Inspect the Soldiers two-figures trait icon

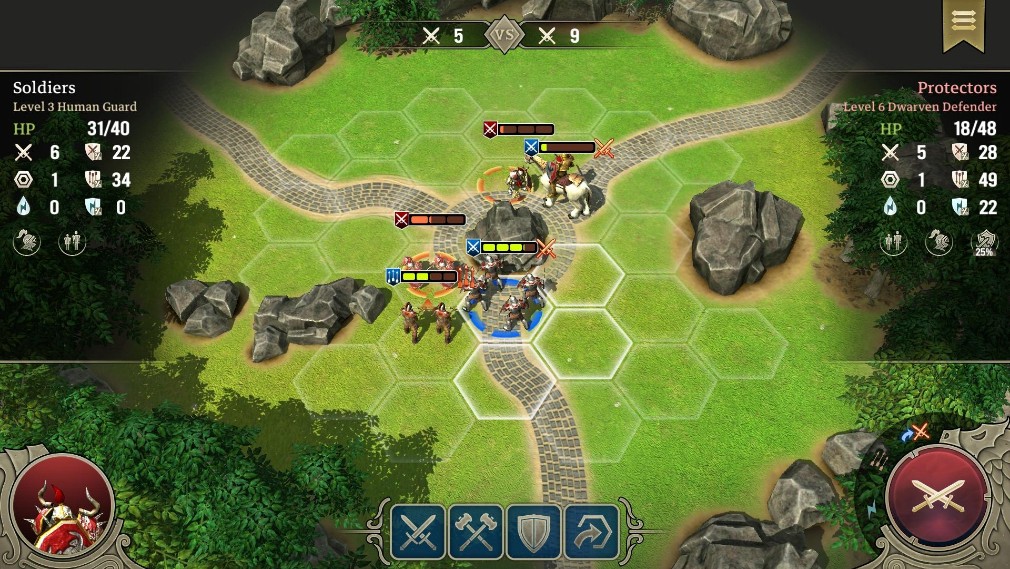tap(72, 242)
